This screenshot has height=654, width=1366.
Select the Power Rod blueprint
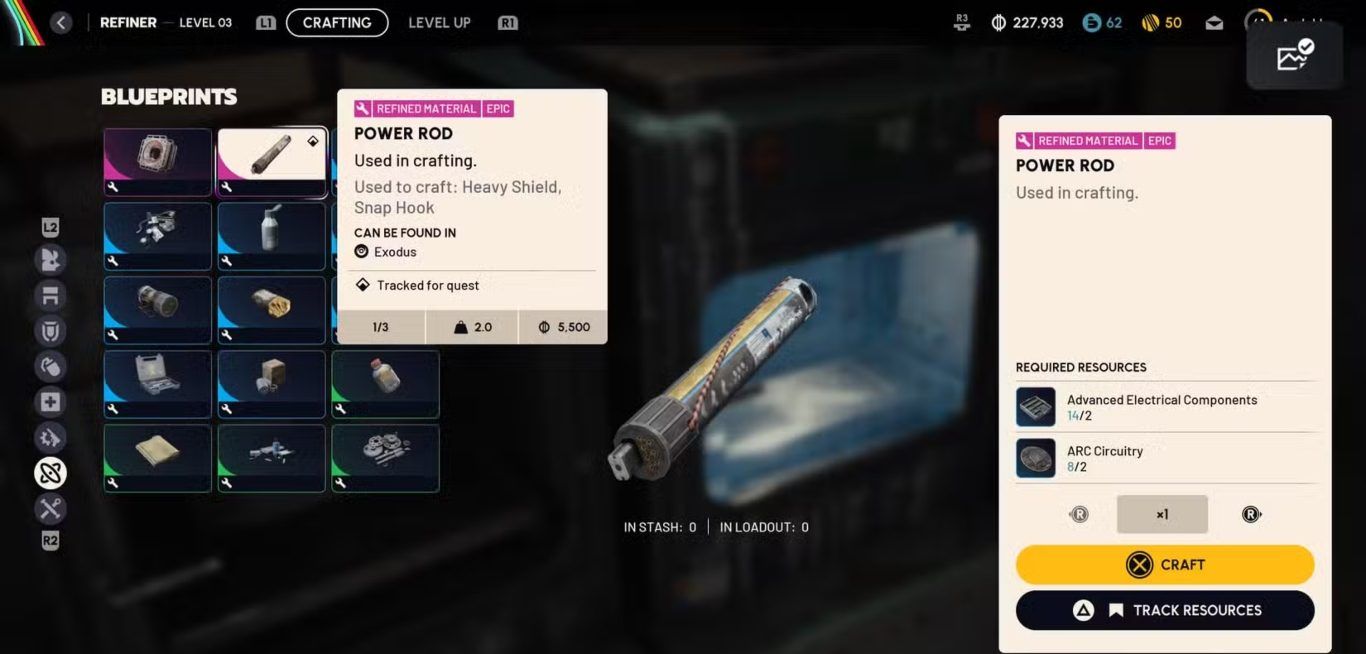click(271, 162)
